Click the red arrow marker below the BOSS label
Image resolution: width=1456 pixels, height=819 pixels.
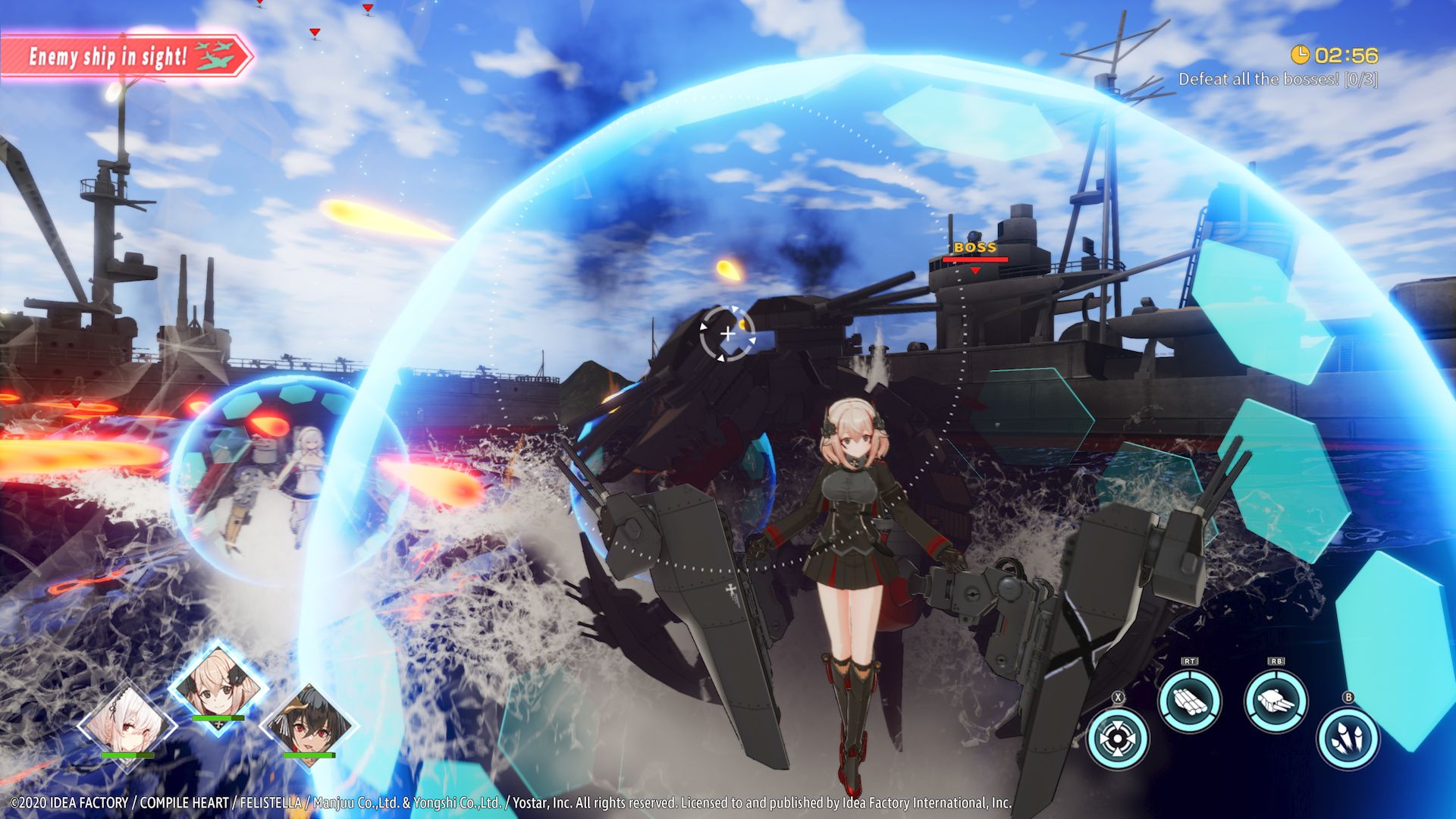975,270
